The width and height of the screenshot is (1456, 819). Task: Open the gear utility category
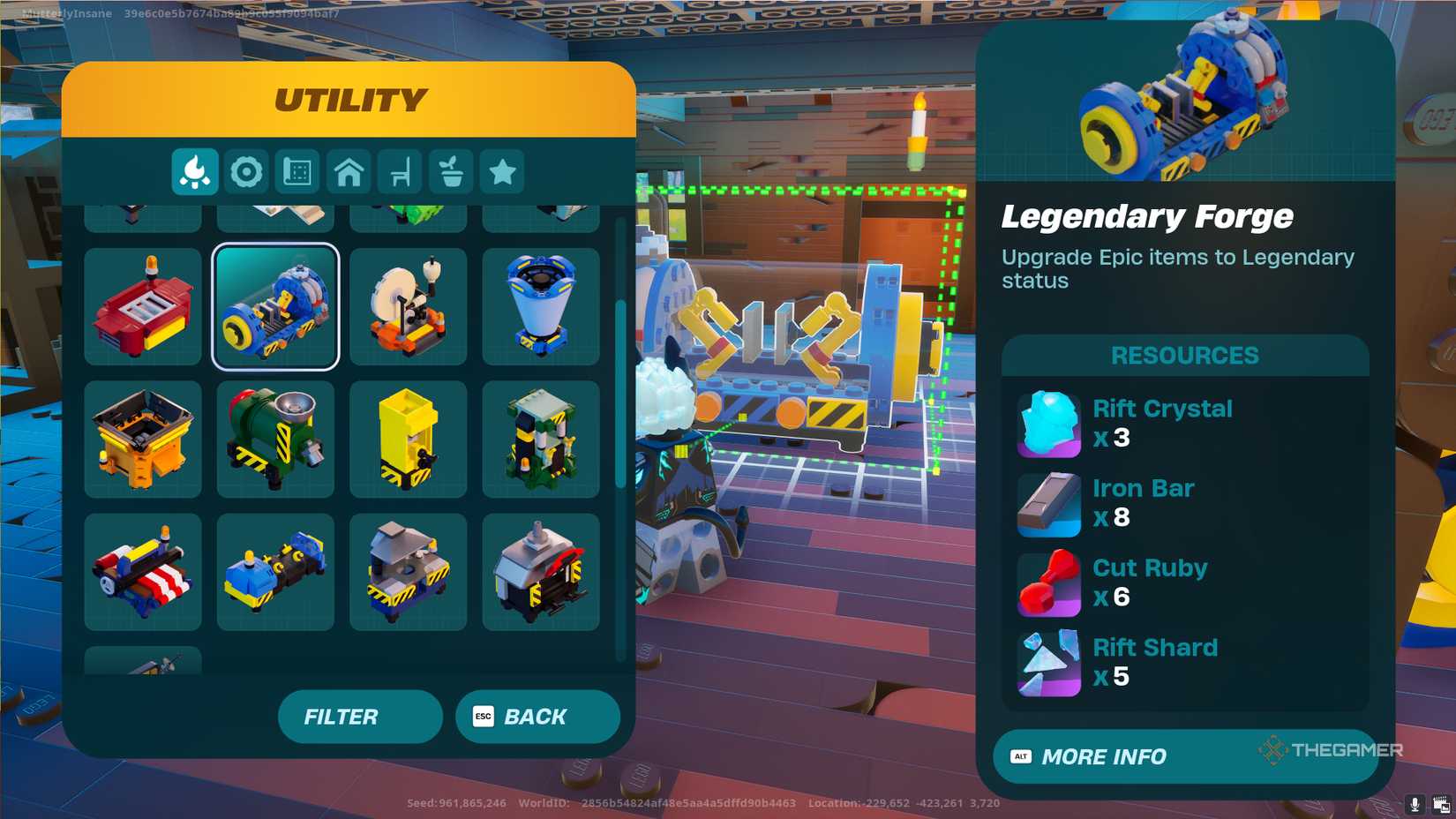pyautogui.click(x=247, y=172)
